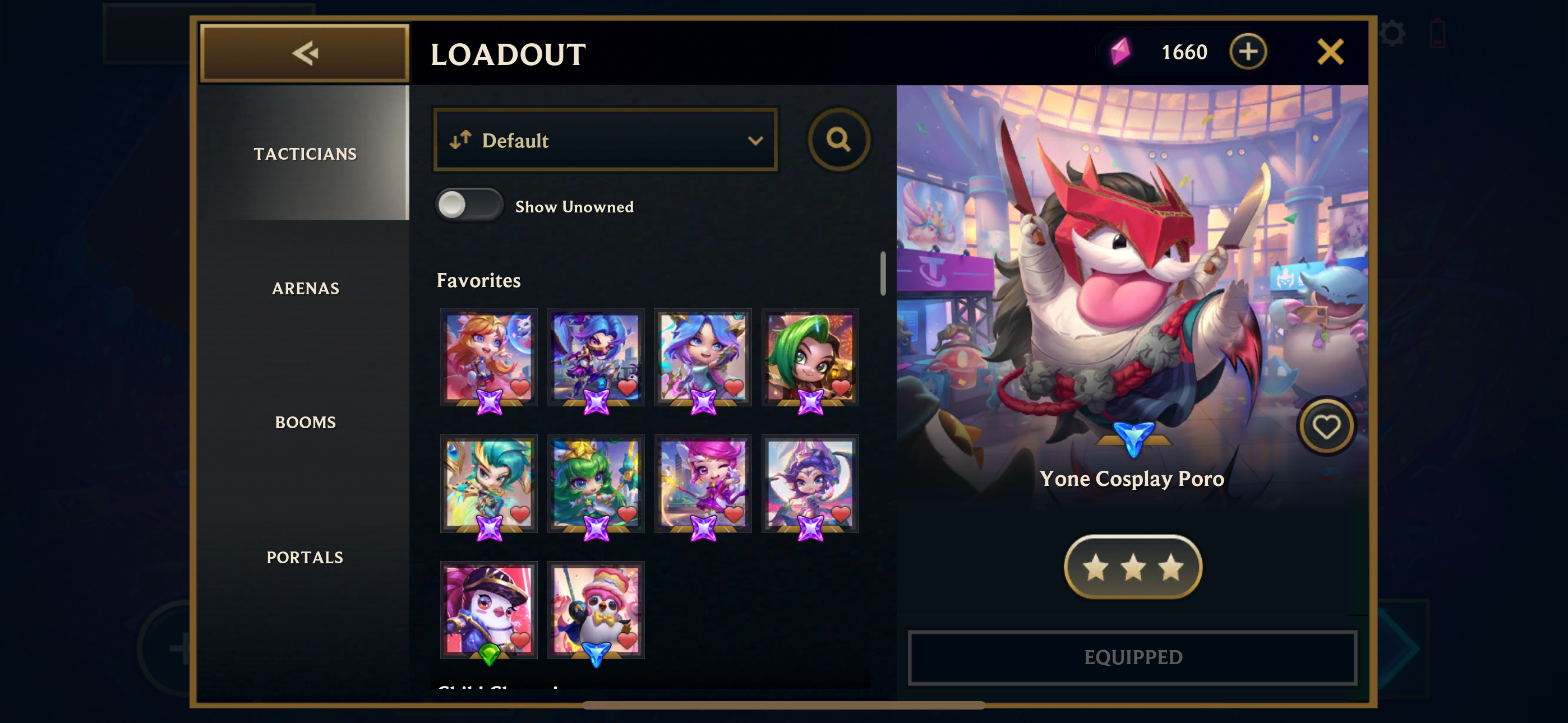The height and width of the screenshot is (723, 1568).
Task: Open the Default sort dropdown
Action: (x=605, y=141)
